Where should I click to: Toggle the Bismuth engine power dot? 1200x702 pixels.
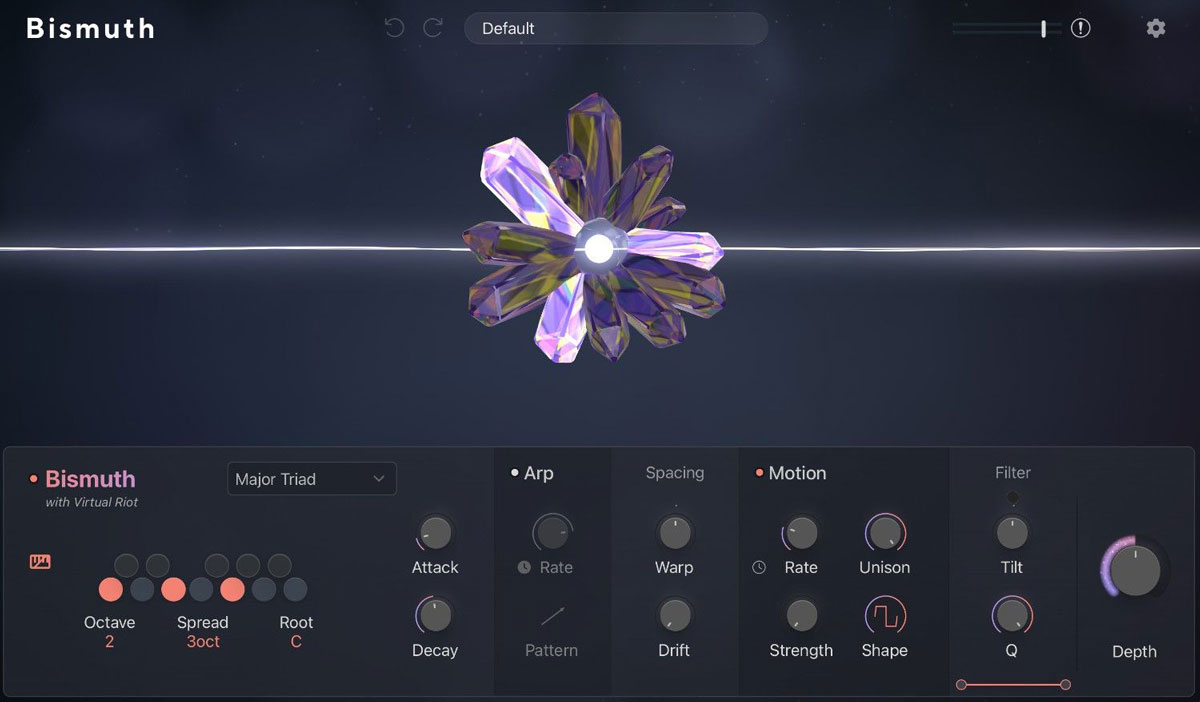(x=34, y=479)
